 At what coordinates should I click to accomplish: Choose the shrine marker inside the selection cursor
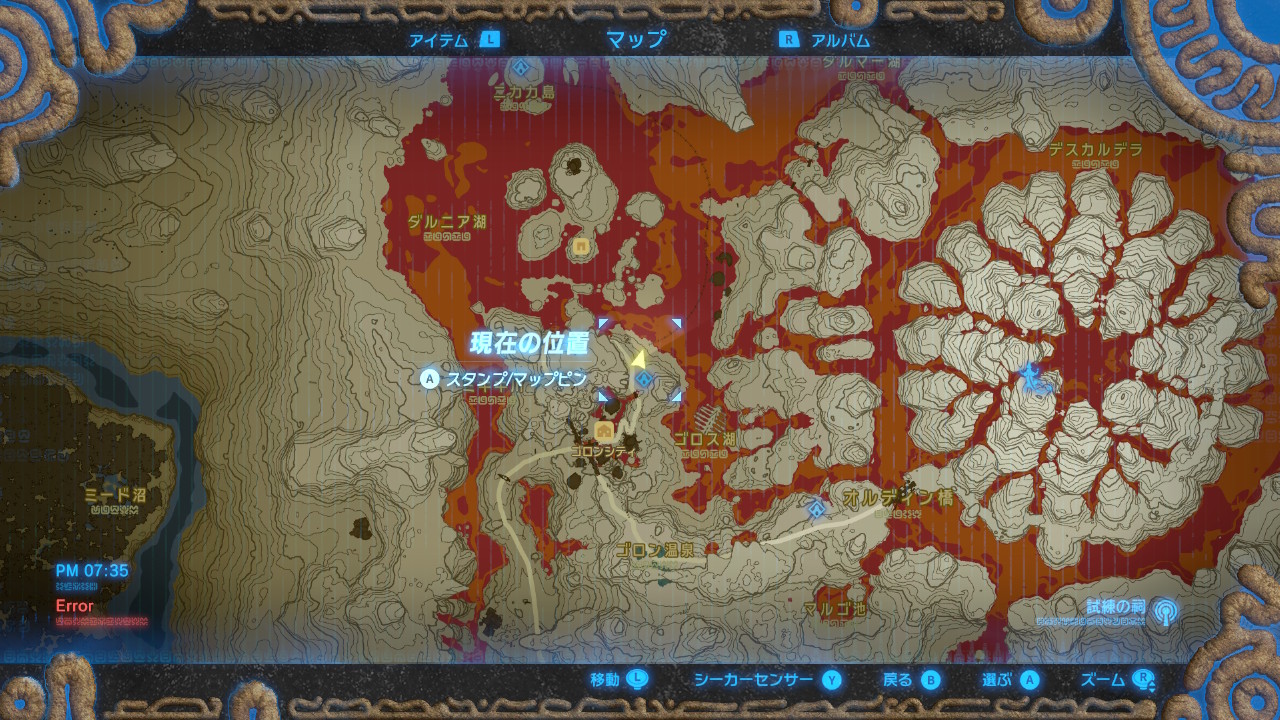[644, 379]
